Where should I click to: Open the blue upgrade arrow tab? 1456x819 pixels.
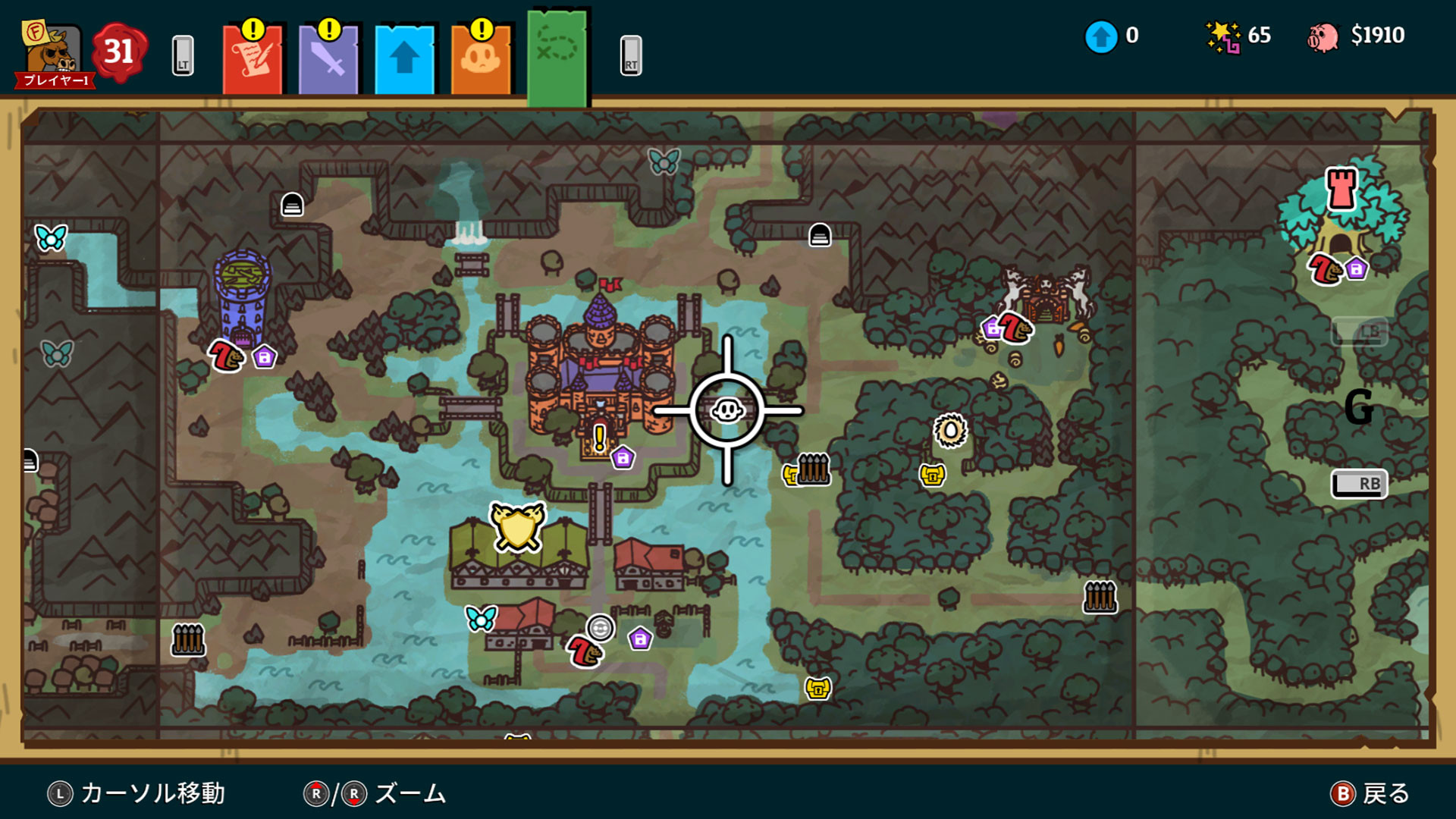coord(404,57)
